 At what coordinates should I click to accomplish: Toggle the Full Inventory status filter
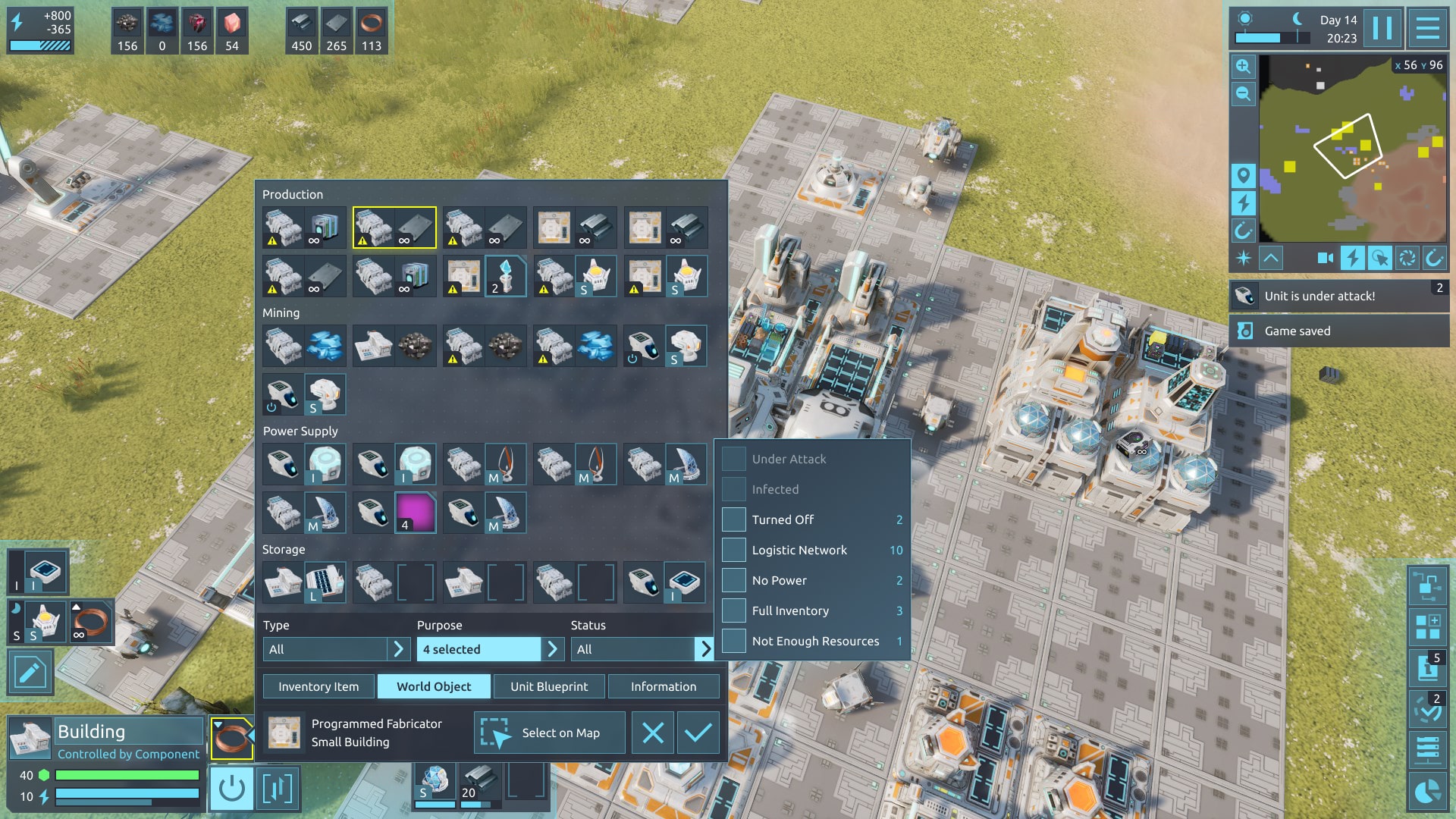click(733, 610)
